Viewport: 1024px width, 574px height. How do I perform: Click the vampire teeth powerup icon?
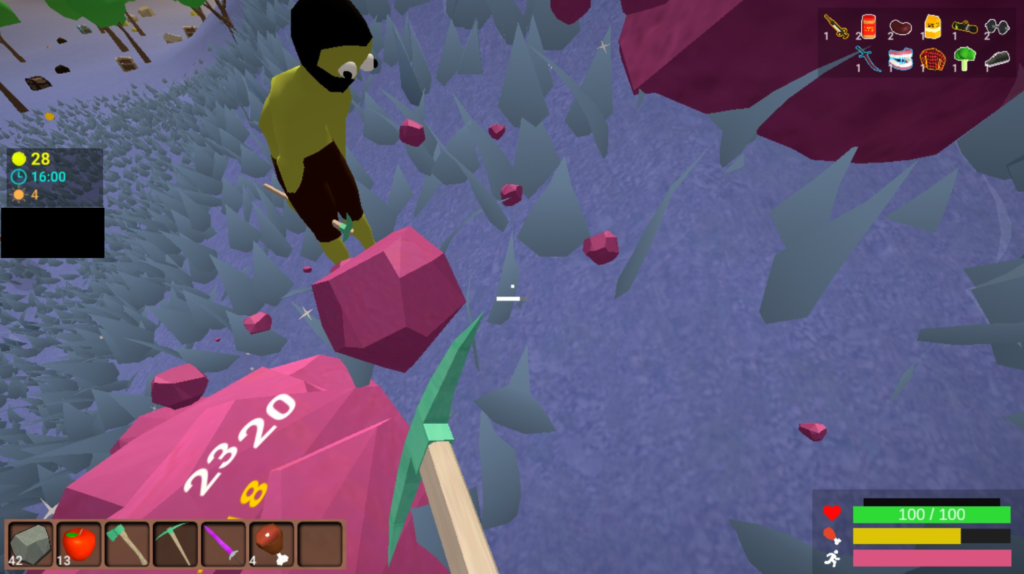[900, 59]
